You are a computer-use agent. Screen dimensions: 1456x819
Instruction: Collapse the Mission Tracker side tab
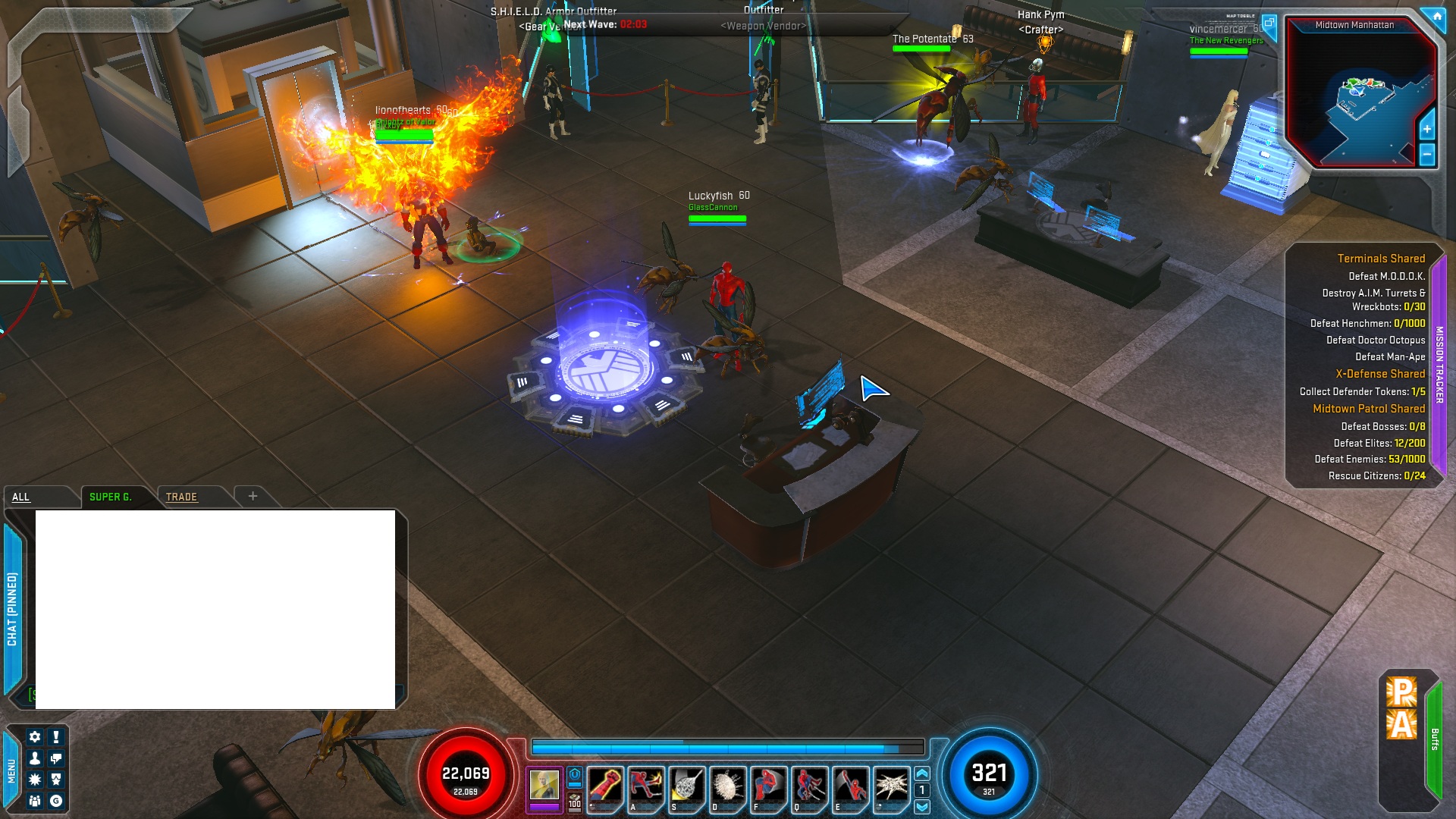[1439, 364]
